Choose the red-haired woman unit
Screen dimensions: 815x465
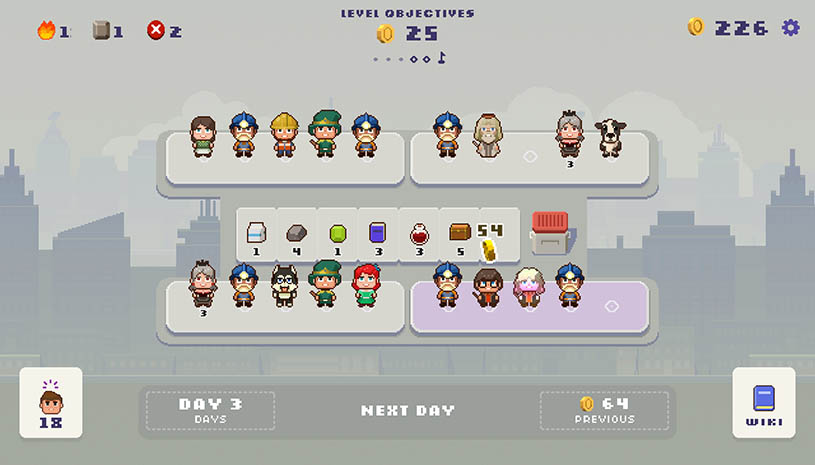pyautogui.click(x=365, y=285)
